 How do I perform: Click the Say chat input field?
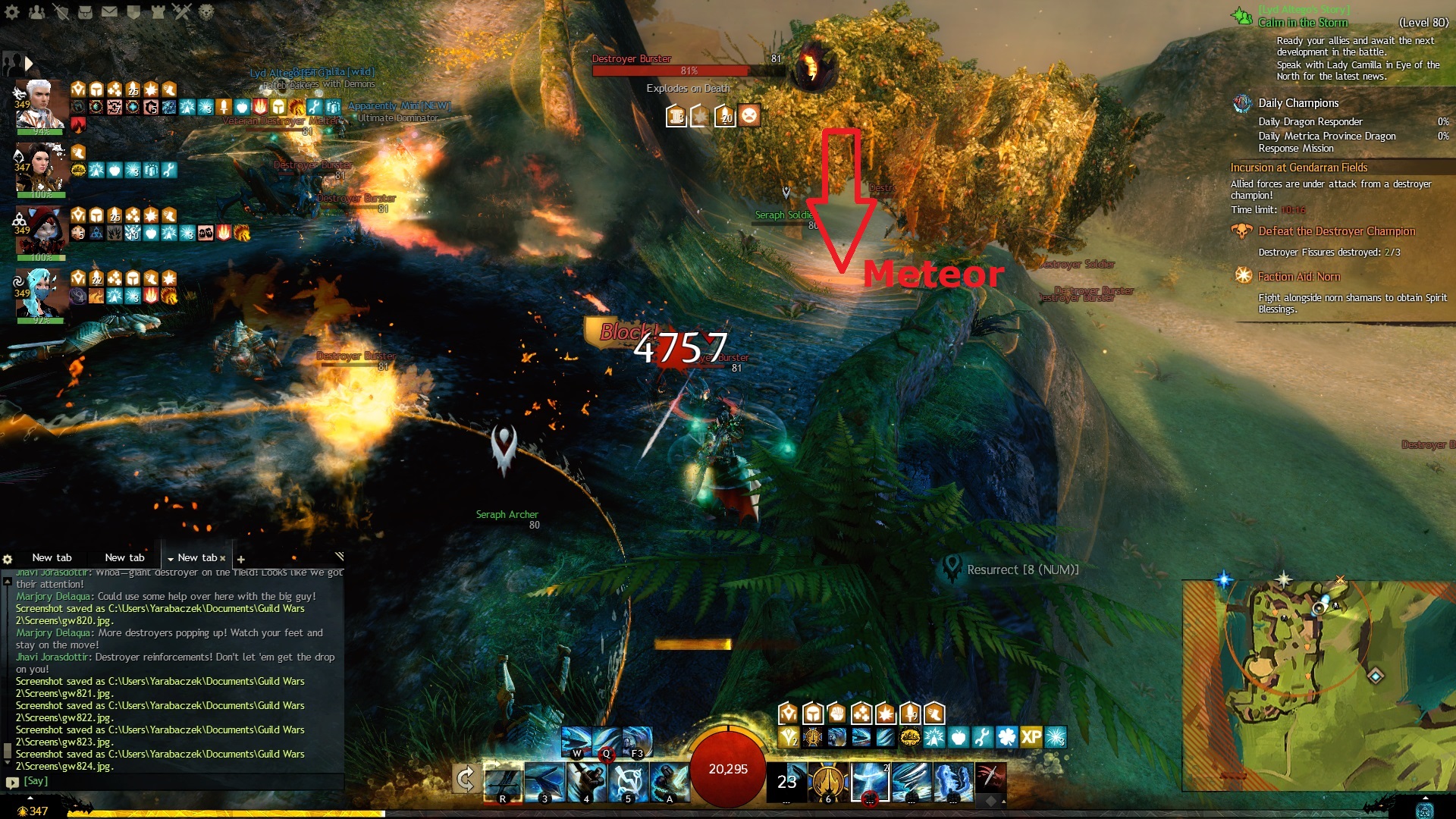(182, 781)
